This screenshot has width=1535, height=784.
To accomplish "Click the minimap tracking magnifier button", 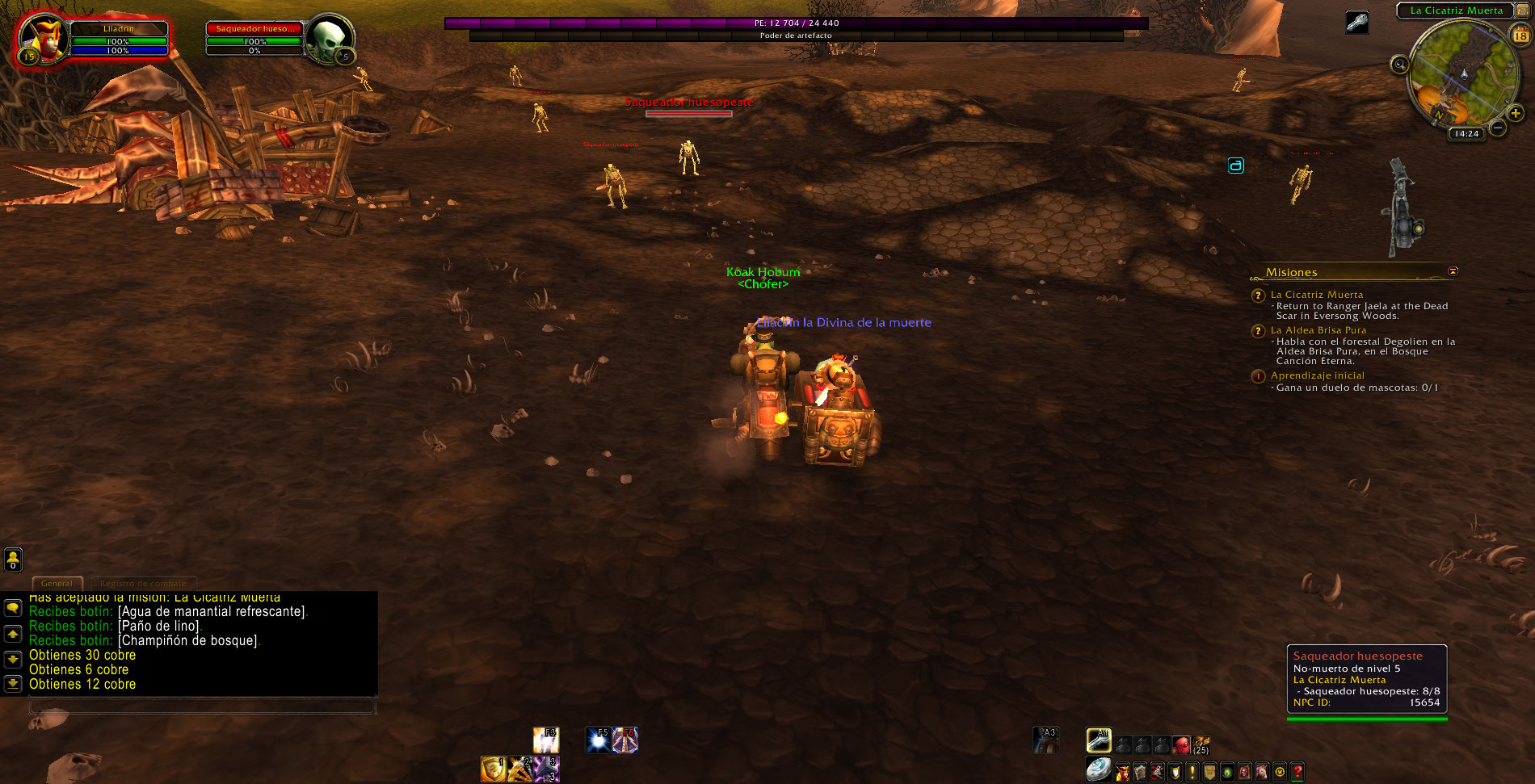I will [1399, 65].
